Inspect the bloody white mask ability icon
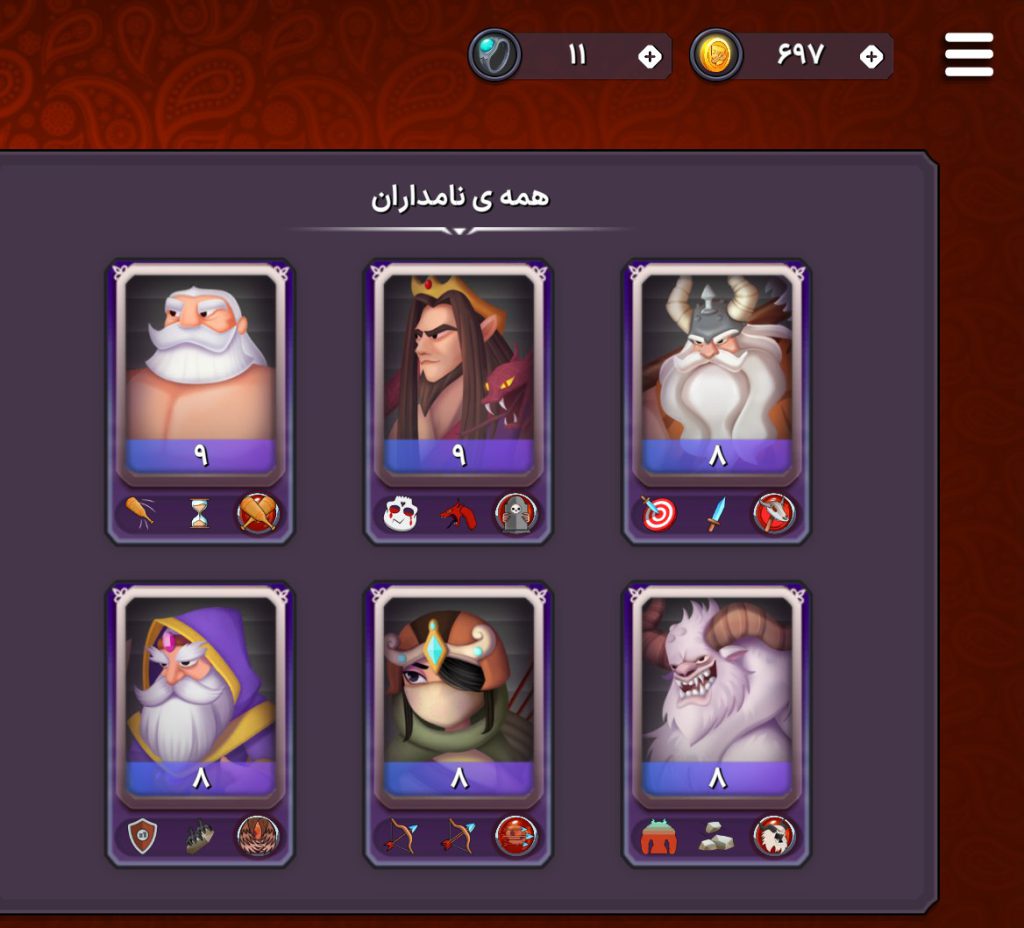Viewport: 1024px width, 928px height. (x=400, y=514)
